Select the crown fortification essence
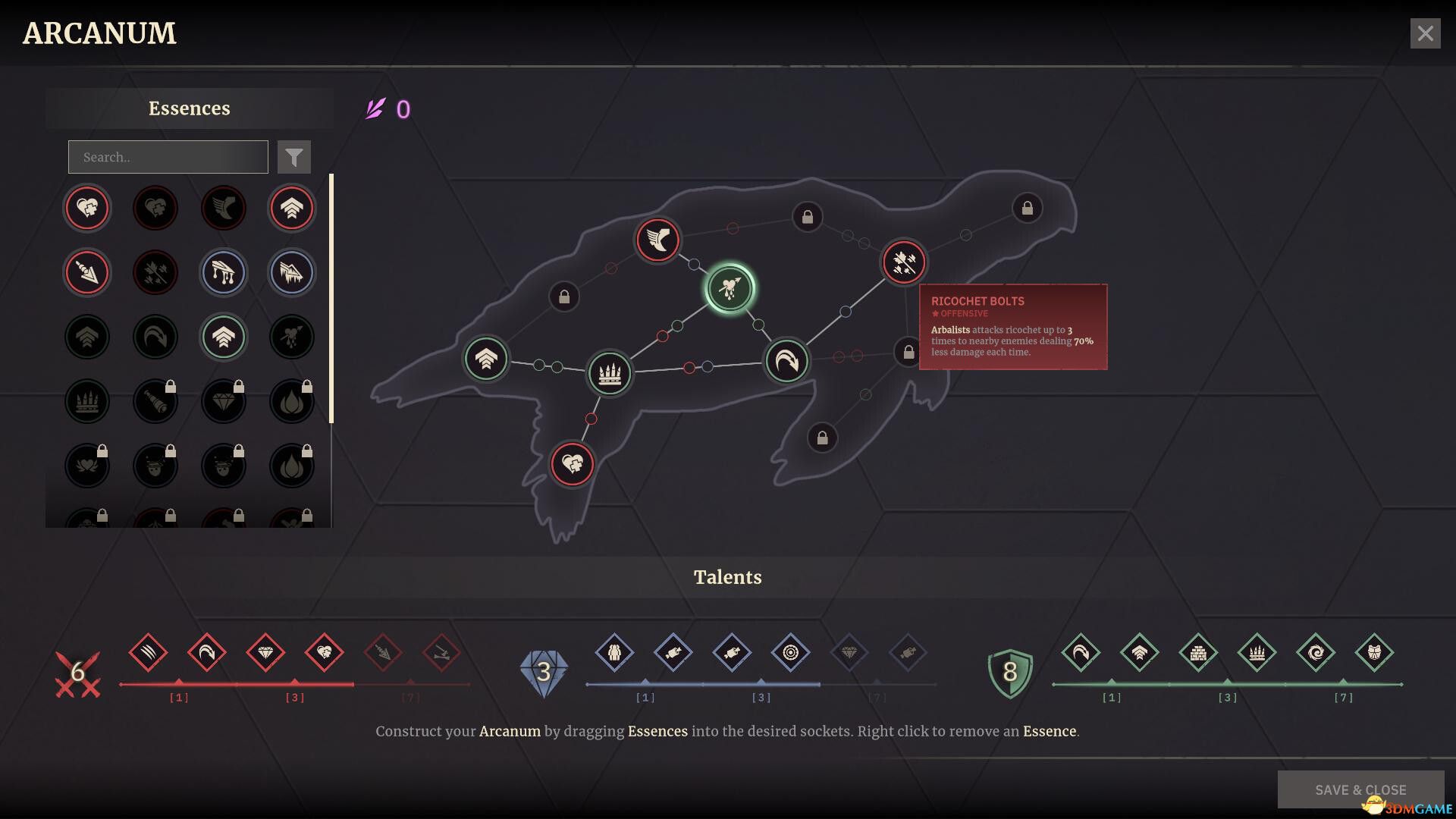 [87, 401]
